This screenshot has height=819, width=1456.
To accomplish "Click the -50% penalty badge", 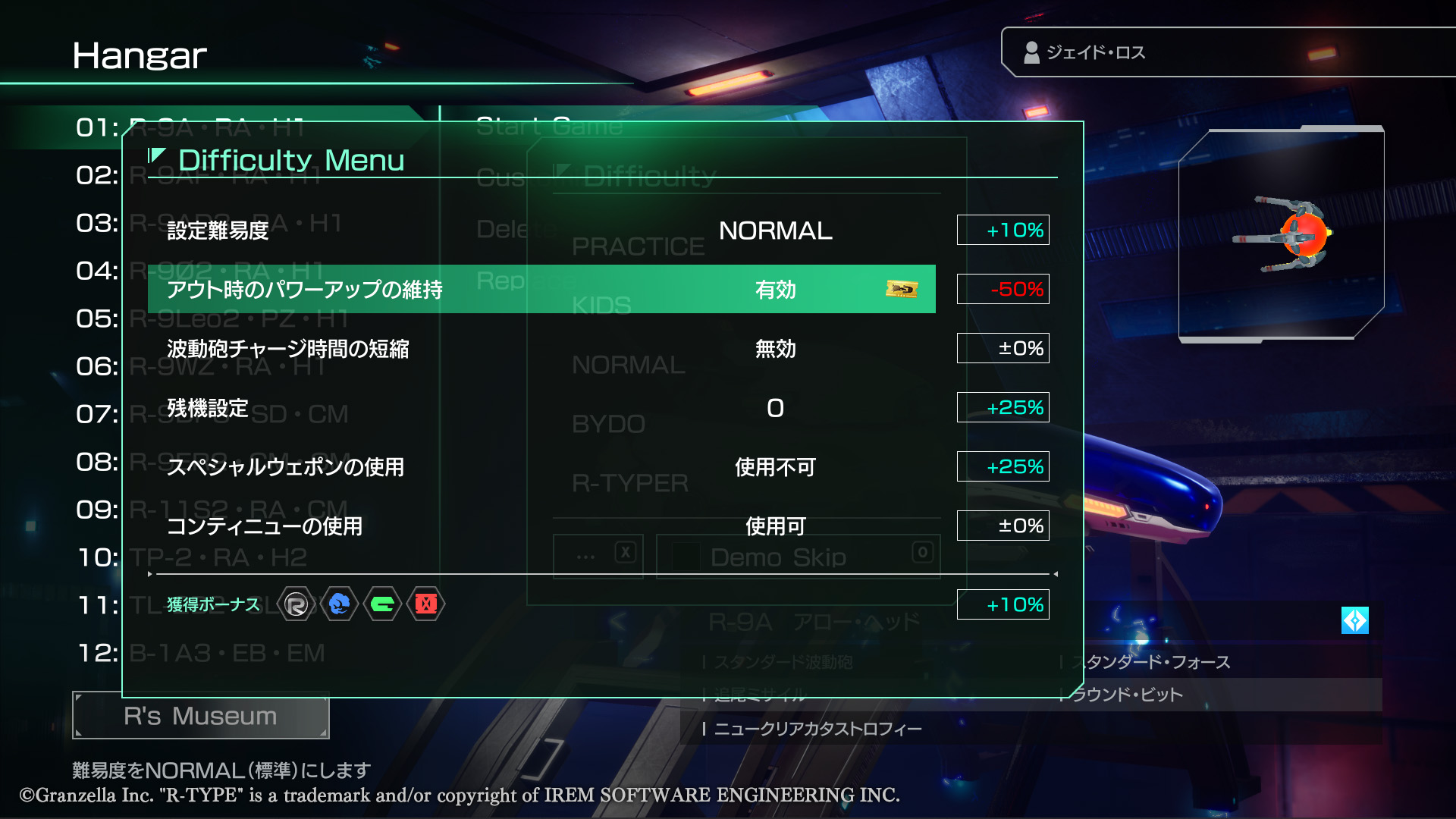I will 1003,289.
